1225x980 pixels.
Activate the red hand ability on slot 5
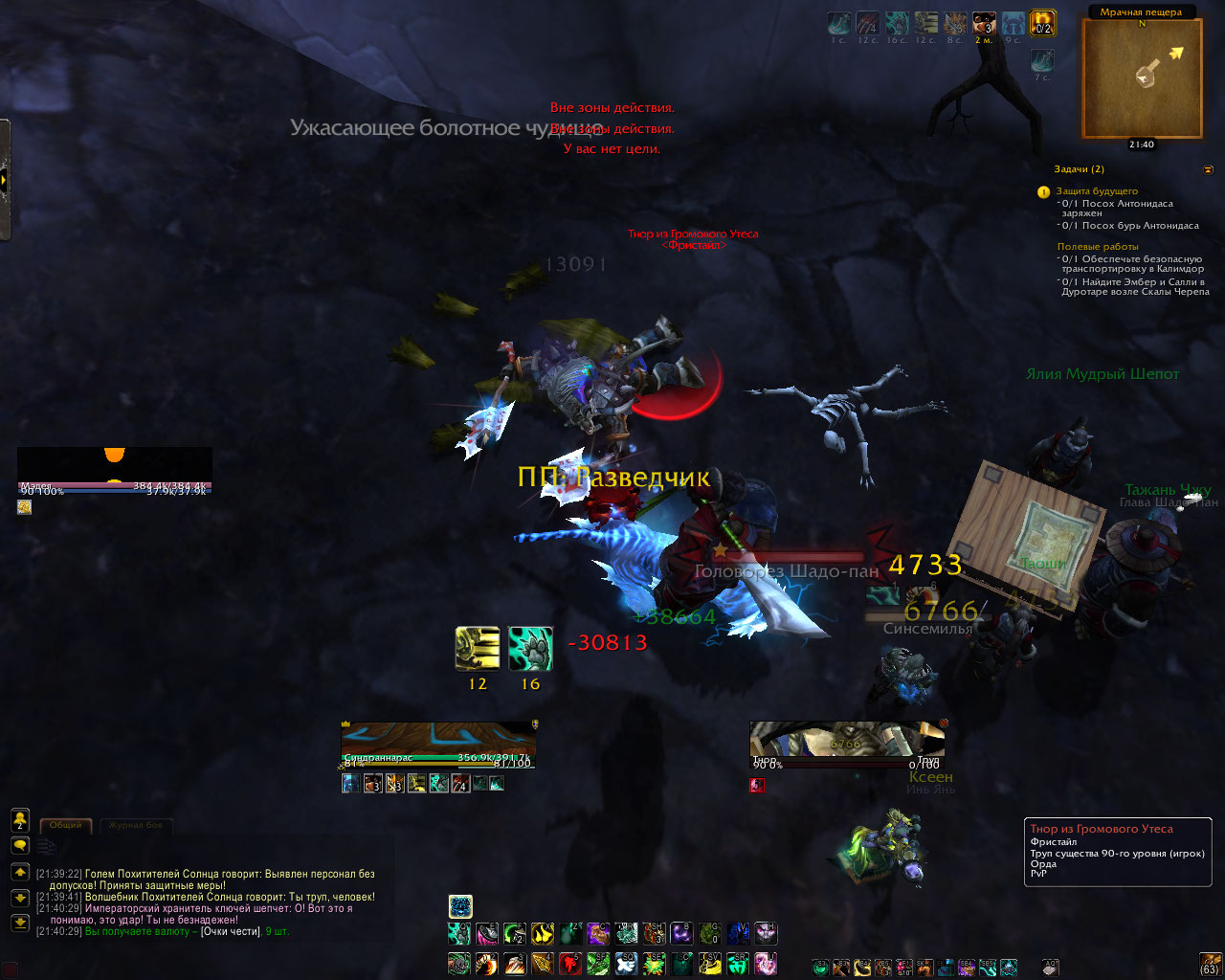tap(569, 963)
